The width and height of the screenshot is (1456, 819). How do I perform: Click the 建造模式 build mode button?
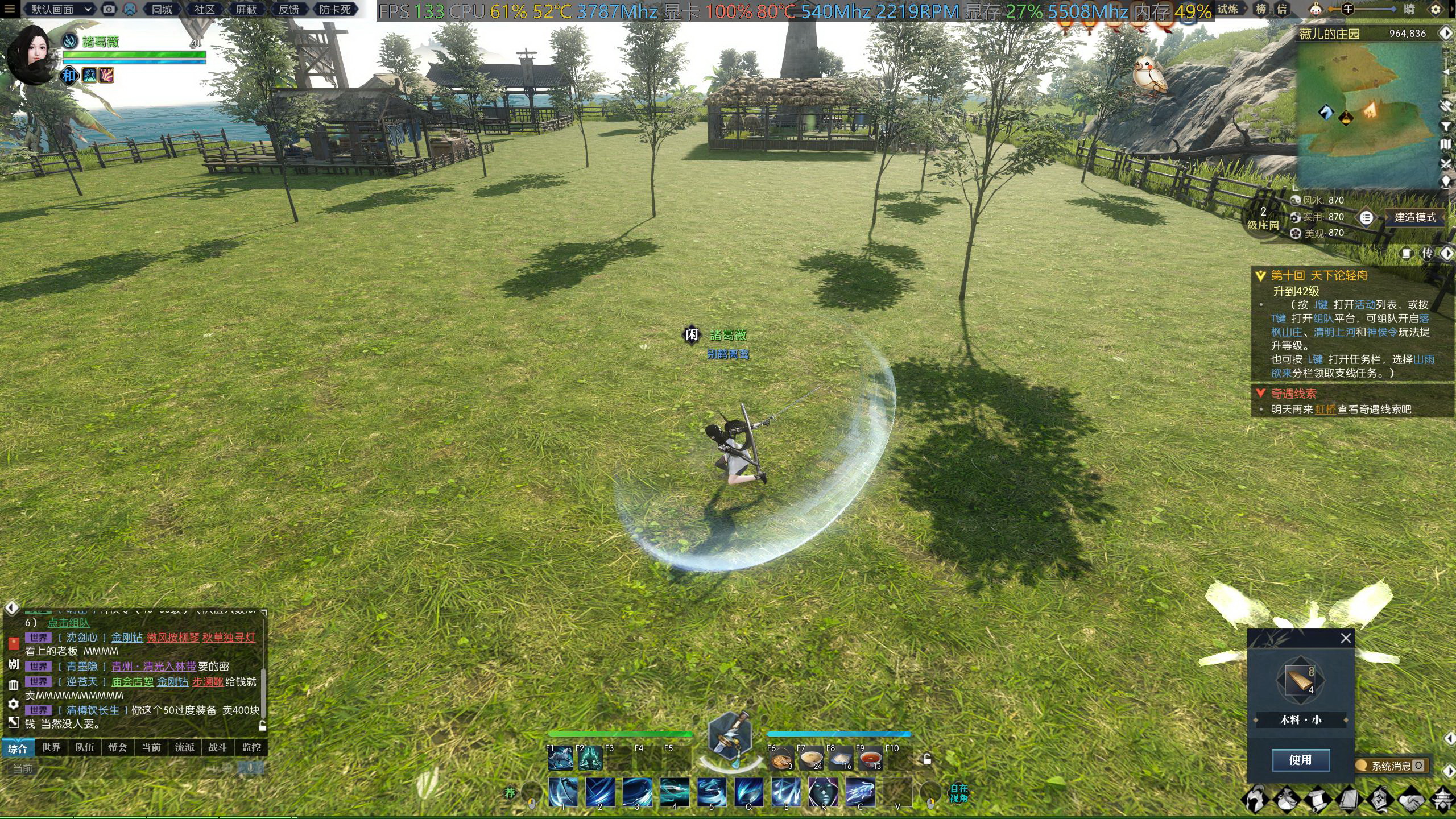click(x=1414, y=217)
